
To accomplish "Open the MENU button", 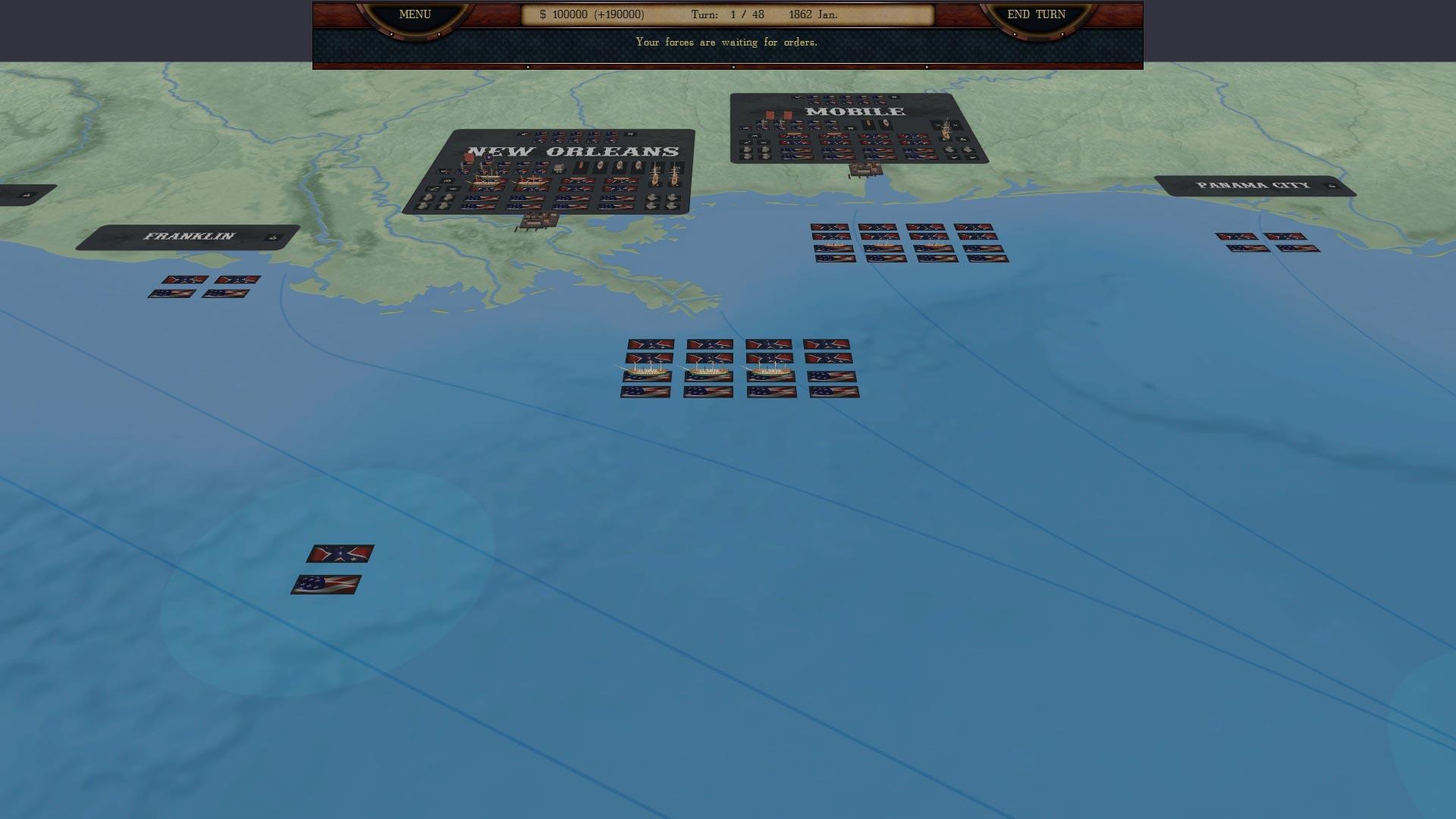I will (x=415, y=15).
